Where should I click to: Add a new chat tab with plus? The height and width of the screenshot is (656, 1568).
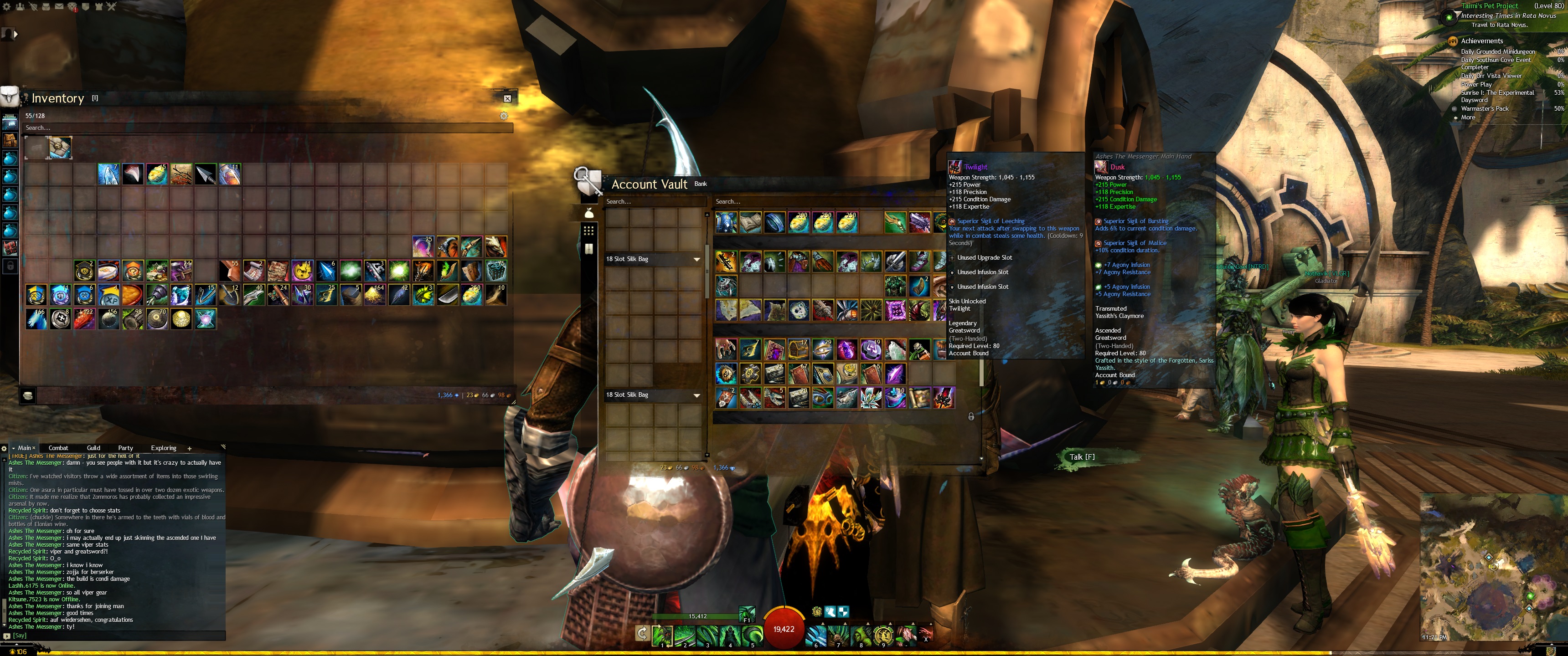point(189,448)
